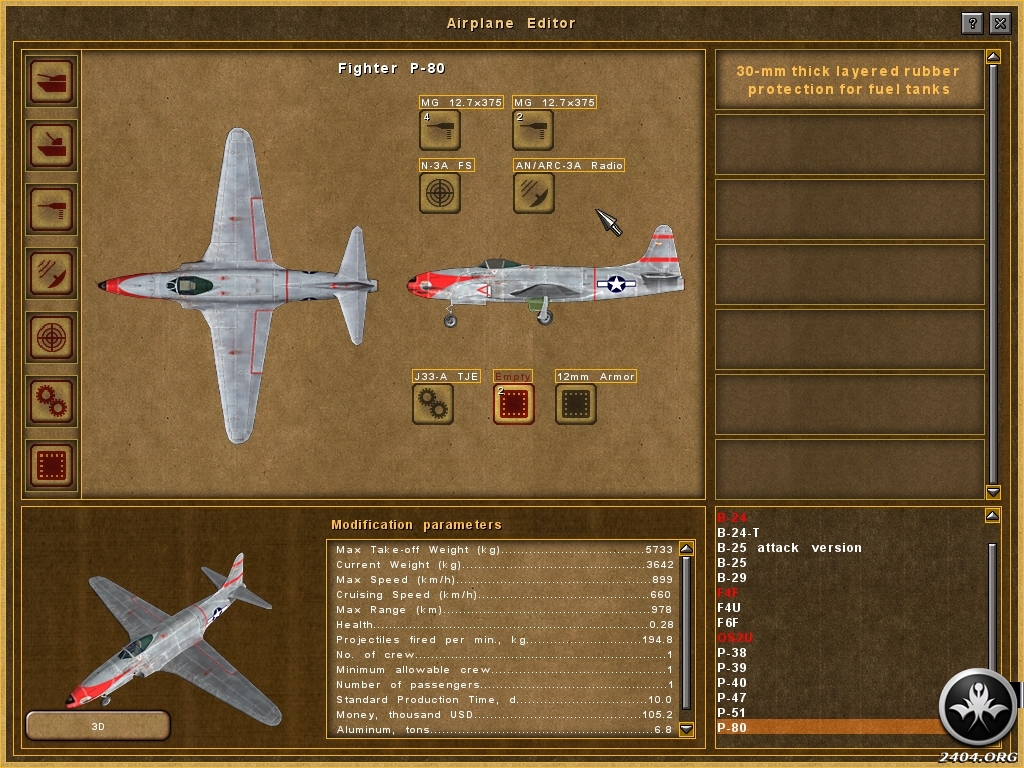Select the P-38 aircraft entry

pyautogui.click(x=732, y=653)
